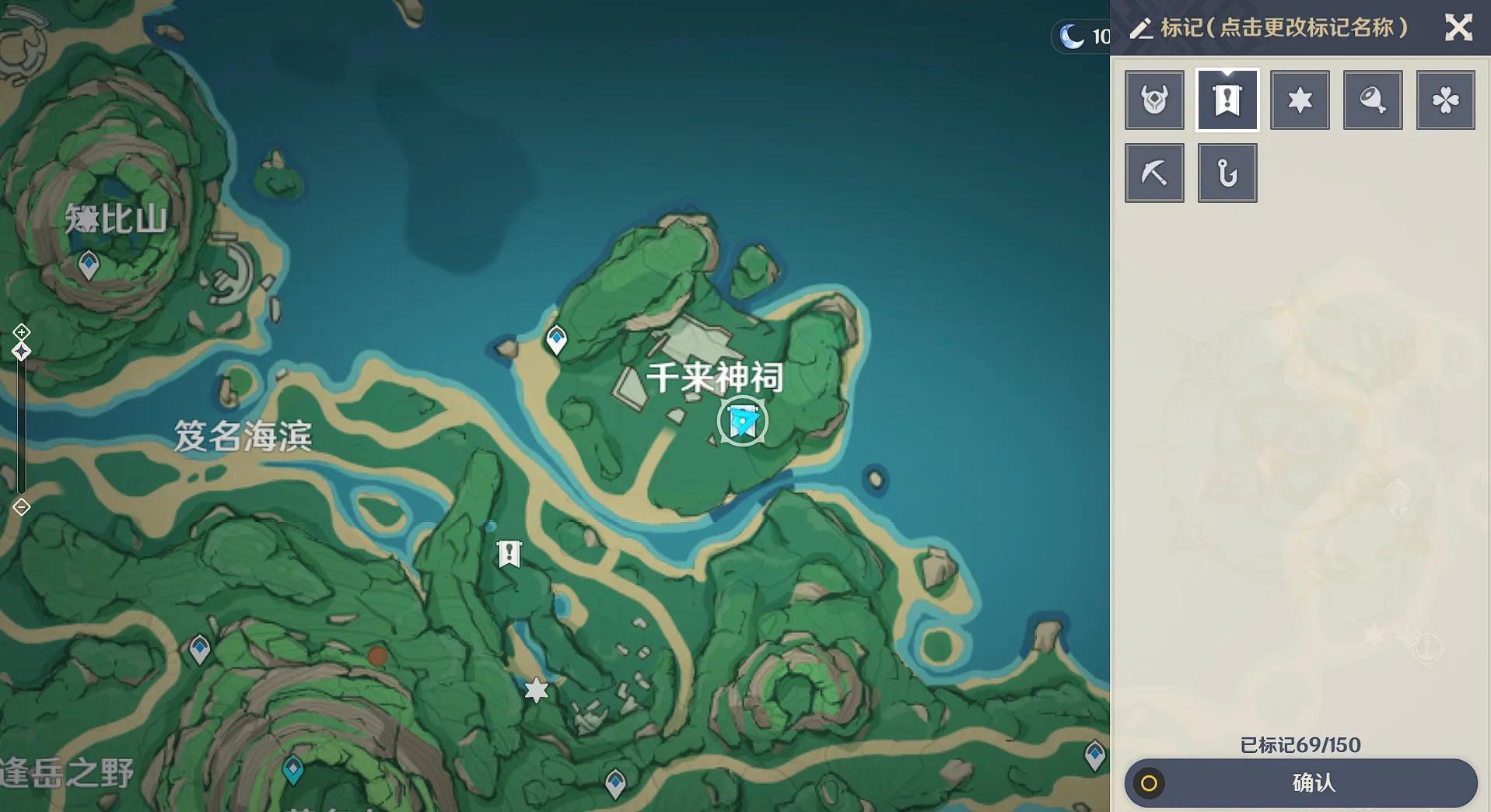Toggle off the selected flag marker type

(1227, 100)
